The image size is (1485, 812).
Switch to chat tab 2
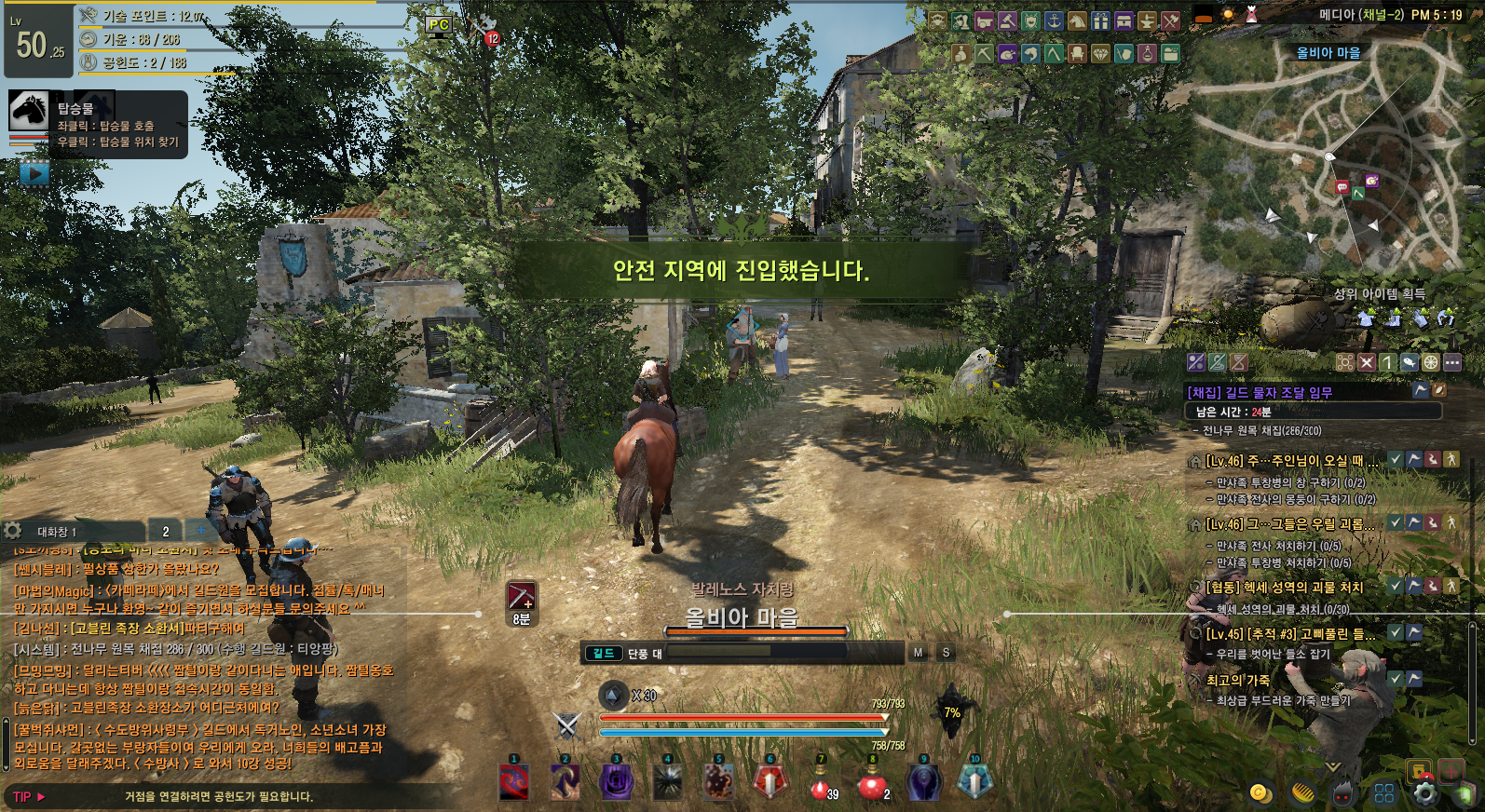[x=166, y=531]
